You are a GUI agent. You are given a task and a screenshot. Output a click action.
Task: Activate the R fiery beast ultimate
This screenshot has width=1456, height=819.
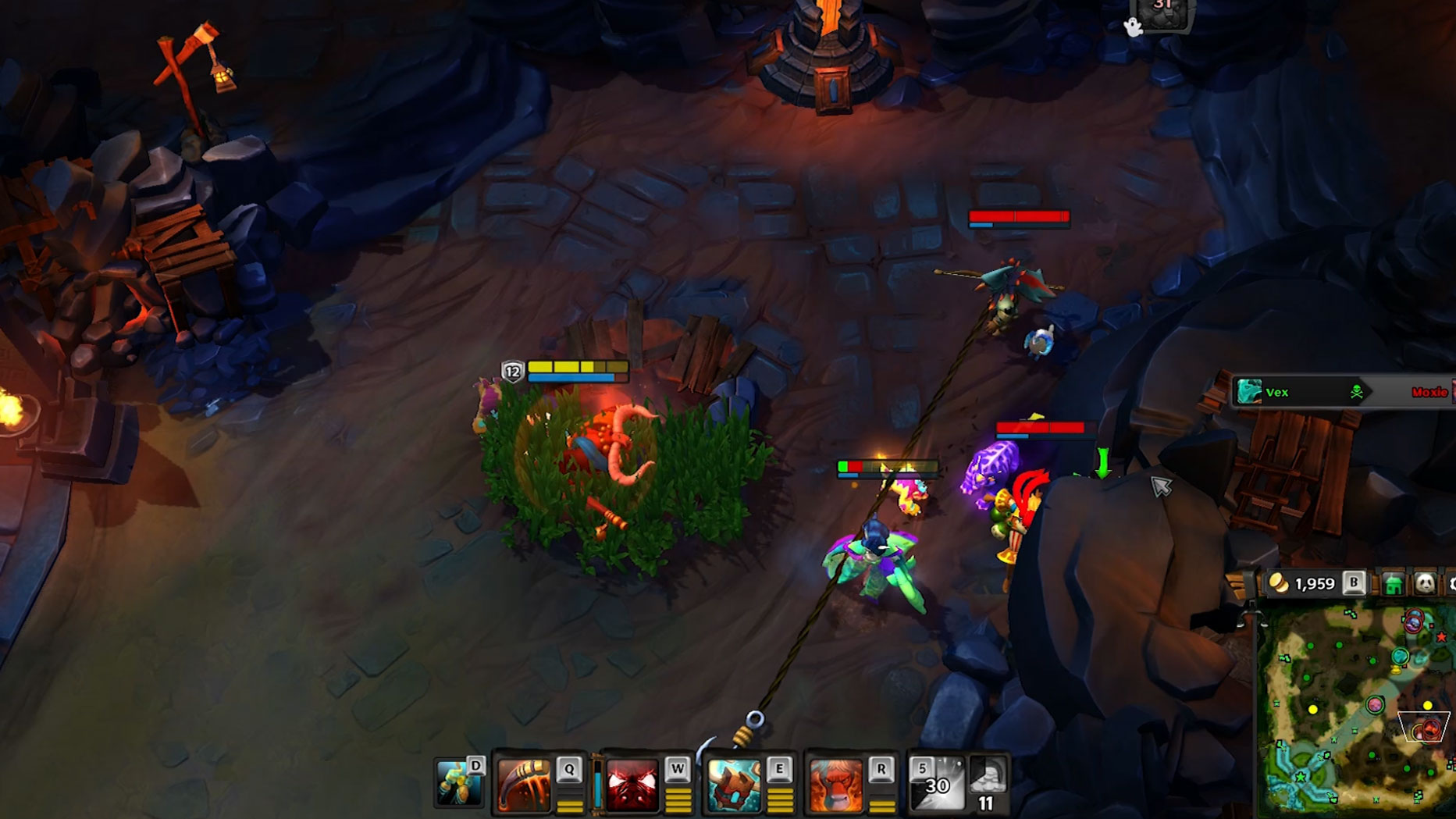[835, 785]
